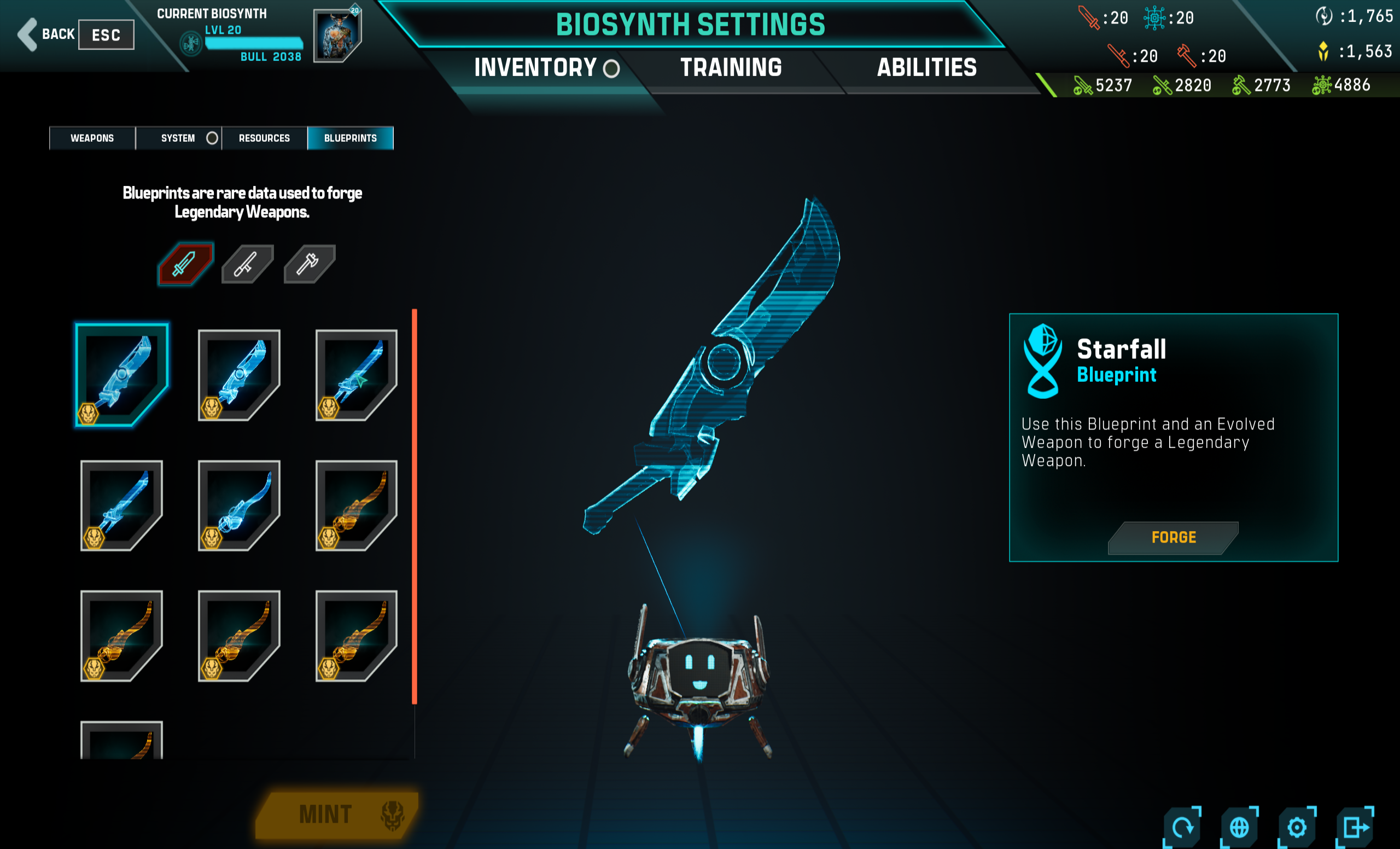Show the Weapons sub-tab

[92, 138]
